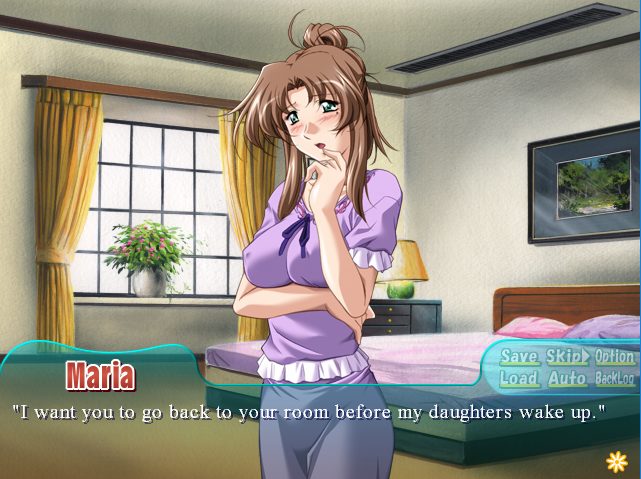The width and height of the screenshot is (641, 479).
Task: Click the Save button
Action: pyautogui.click(x=519, y=356)
